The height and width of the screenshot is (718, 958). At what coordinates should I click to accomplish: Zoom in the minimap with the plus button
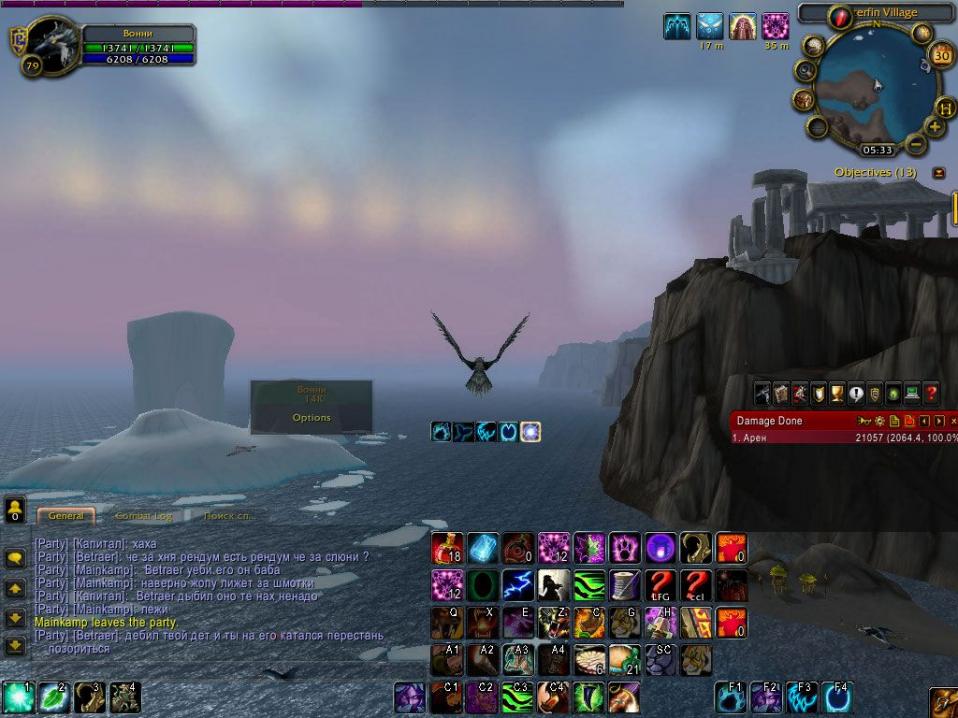935,127
